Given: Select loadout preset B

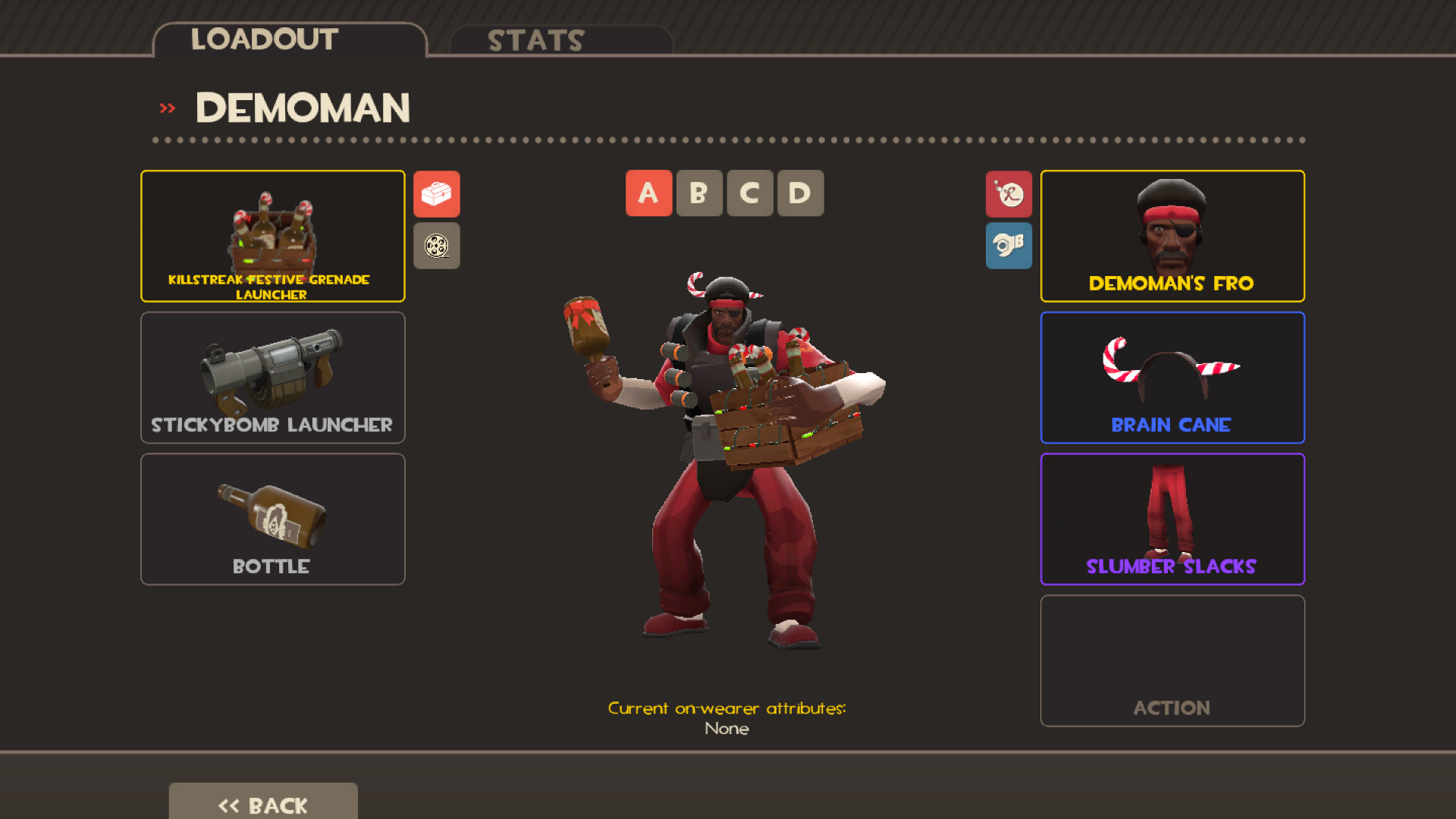Looking at the screenshot, I should (x=699, y=193).
